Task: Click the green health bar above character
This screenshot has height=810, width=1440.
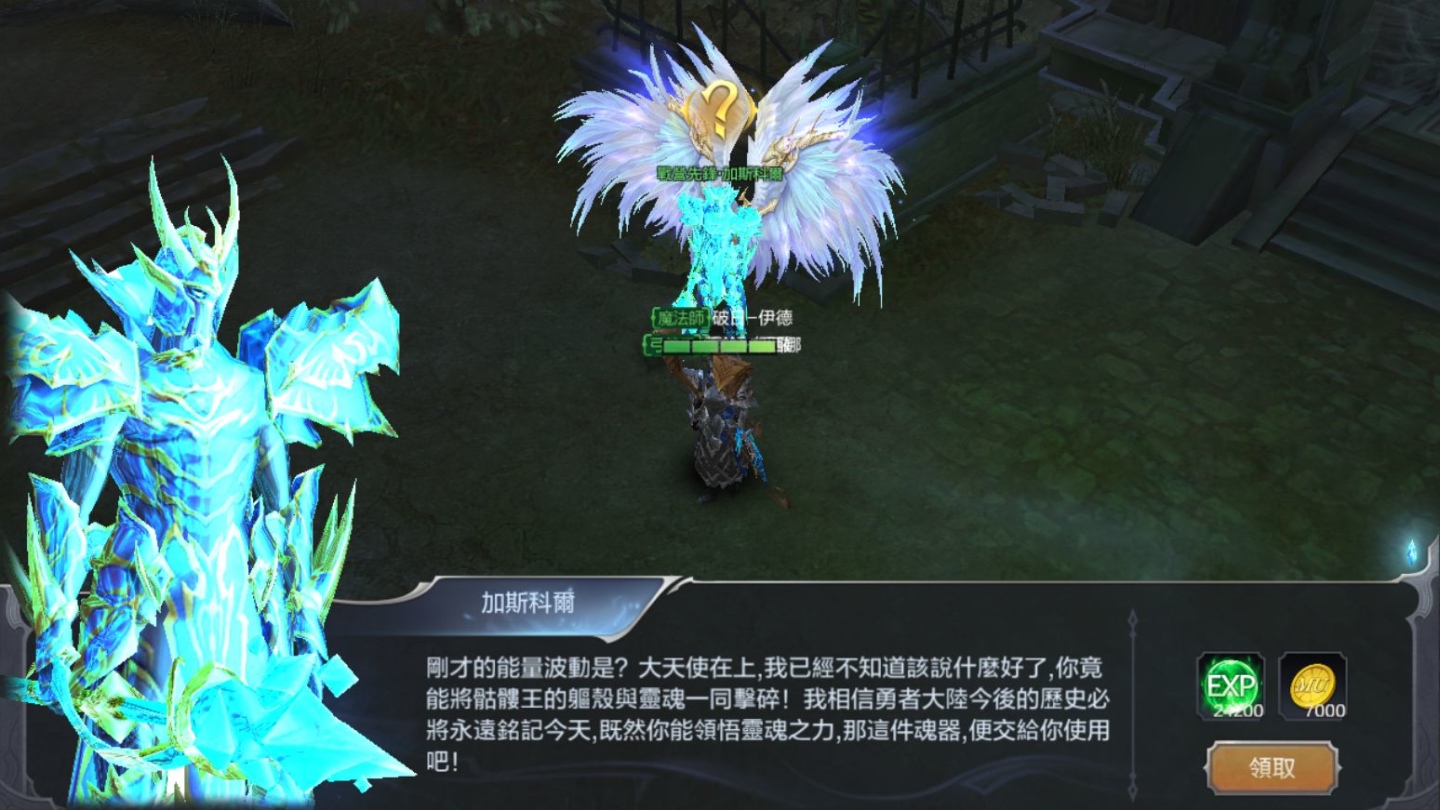Action: coord(722,347)
